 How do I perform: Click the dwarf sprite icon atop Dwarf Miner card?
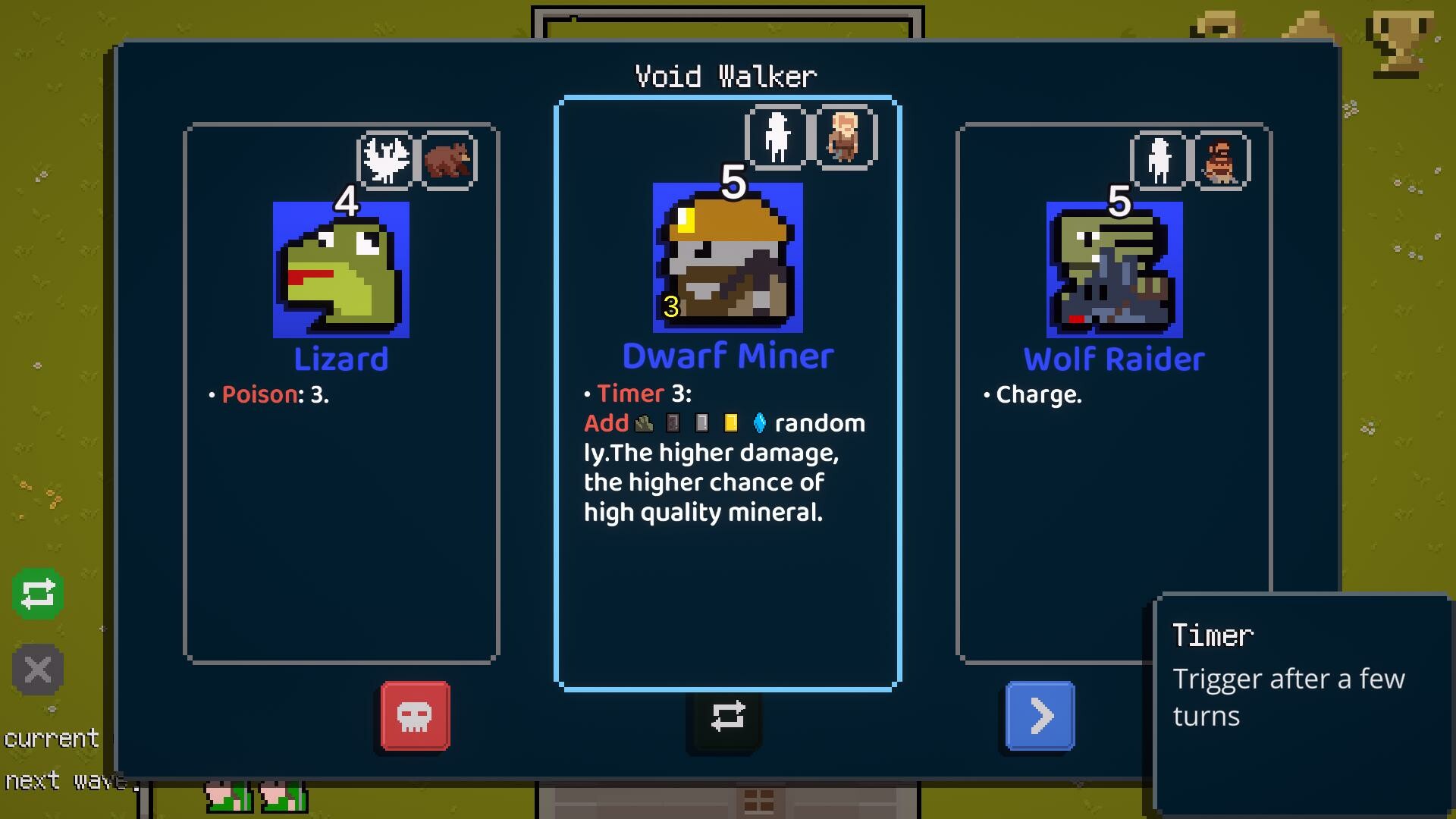[844, 139]
